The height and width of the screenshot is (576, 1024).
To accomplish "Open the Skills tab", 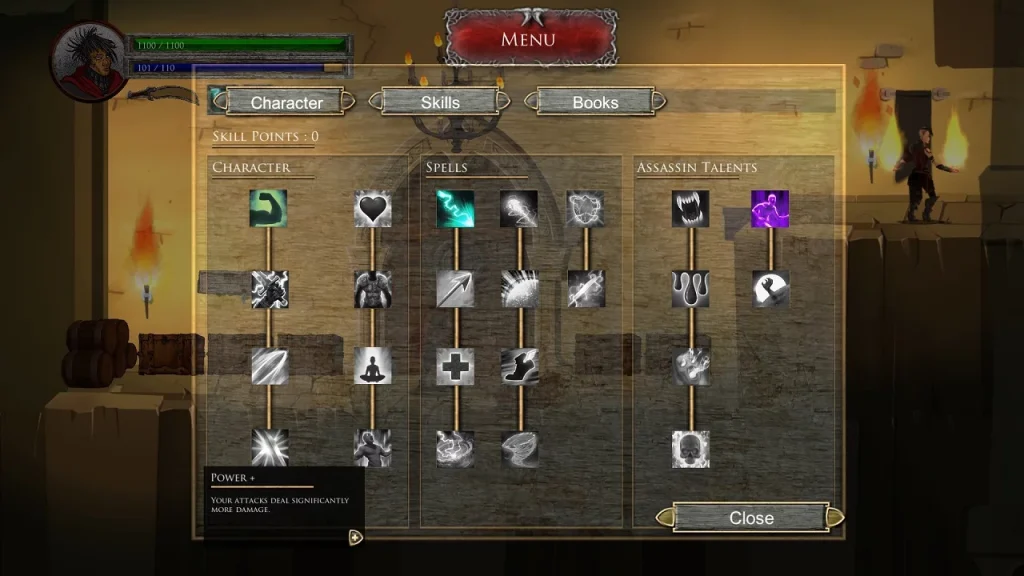I will pos(440,102).
